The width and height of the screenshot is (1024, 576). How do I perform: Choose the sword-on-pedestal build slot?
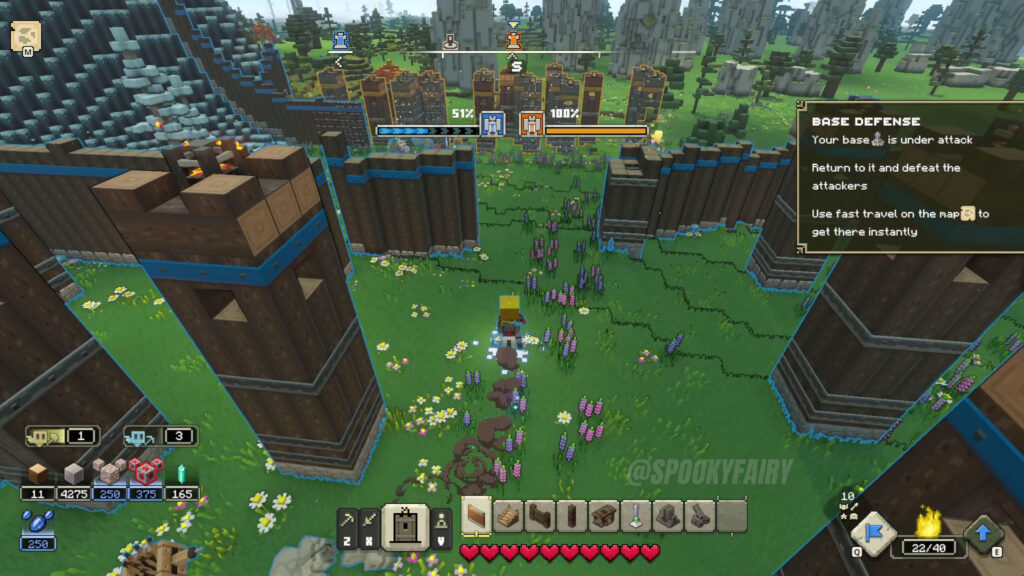click(636, 515)
